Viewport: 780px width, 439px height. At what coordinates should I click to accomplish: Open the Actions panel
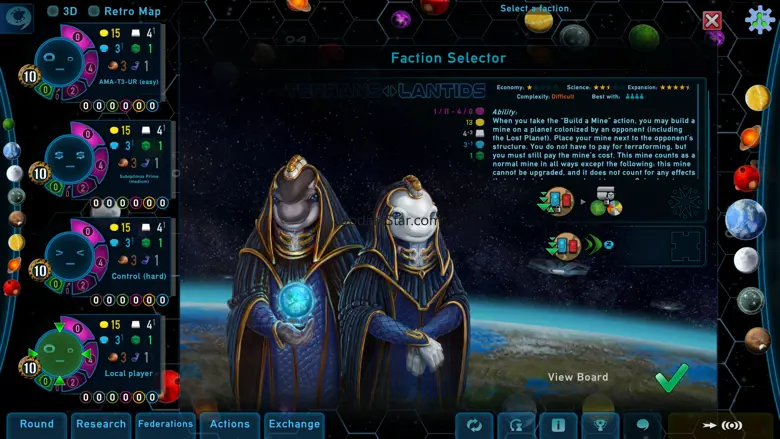(230, 425)
